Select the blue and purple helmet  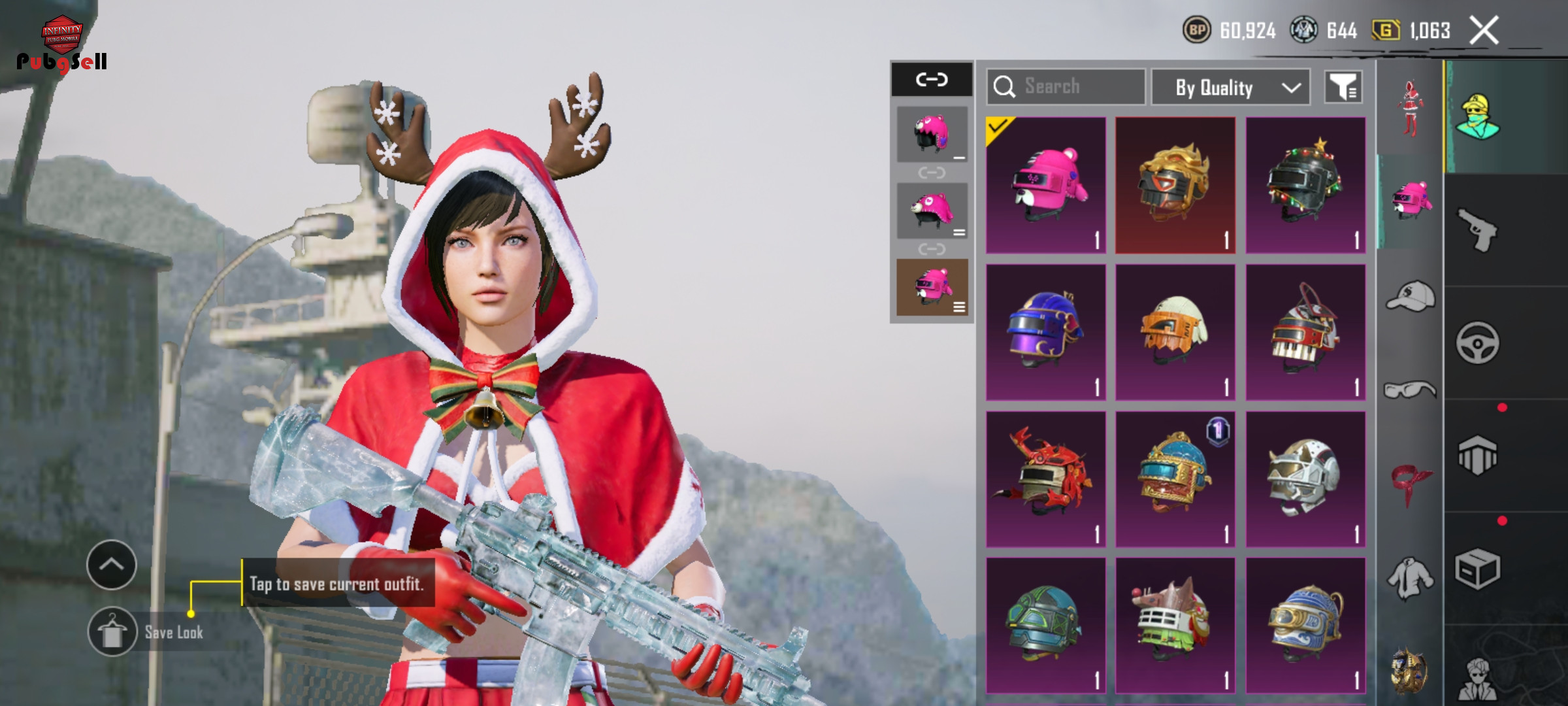tap(1046, 332)
